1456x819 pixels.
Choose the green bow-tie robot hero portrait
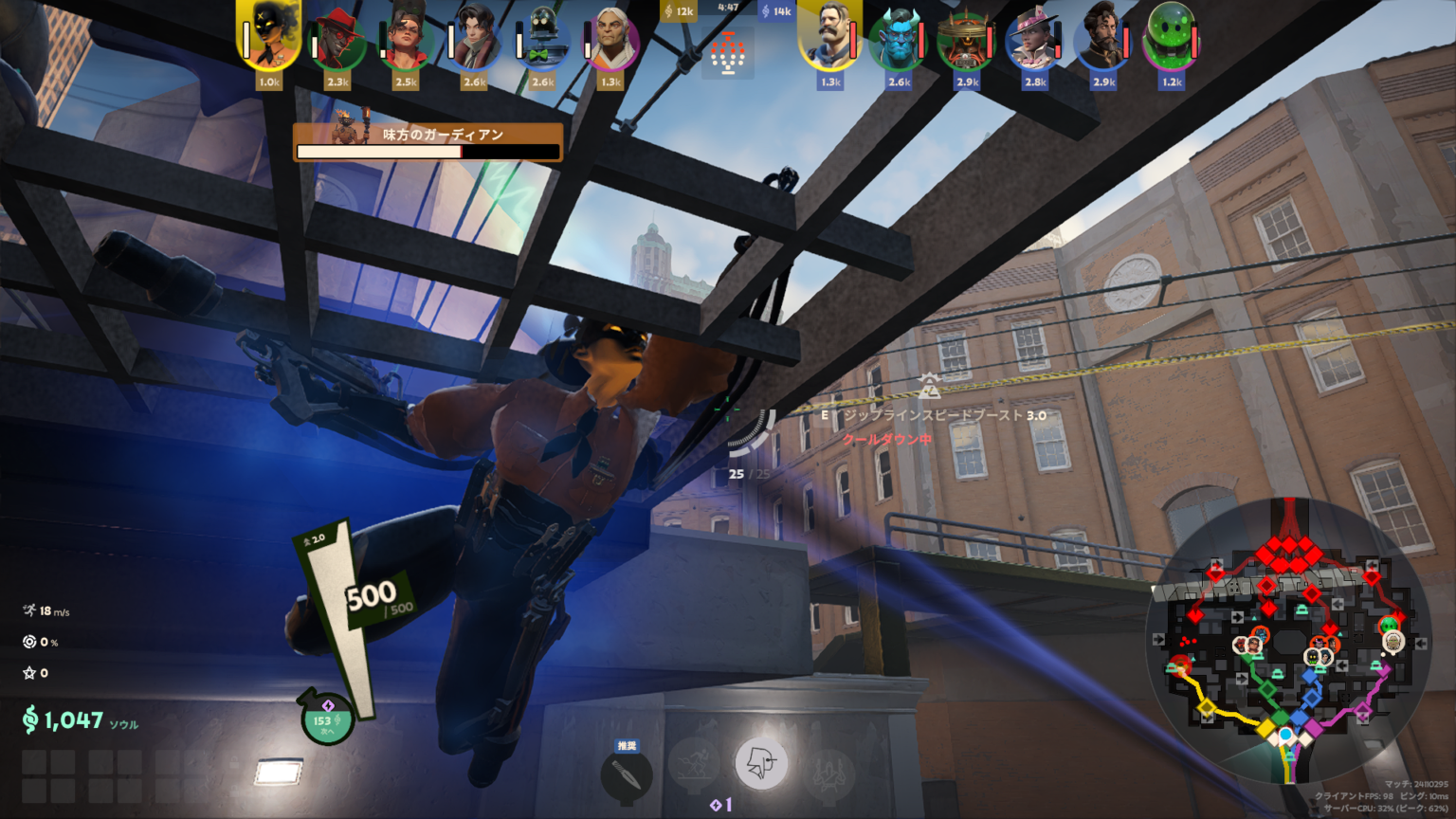[543, 39]
